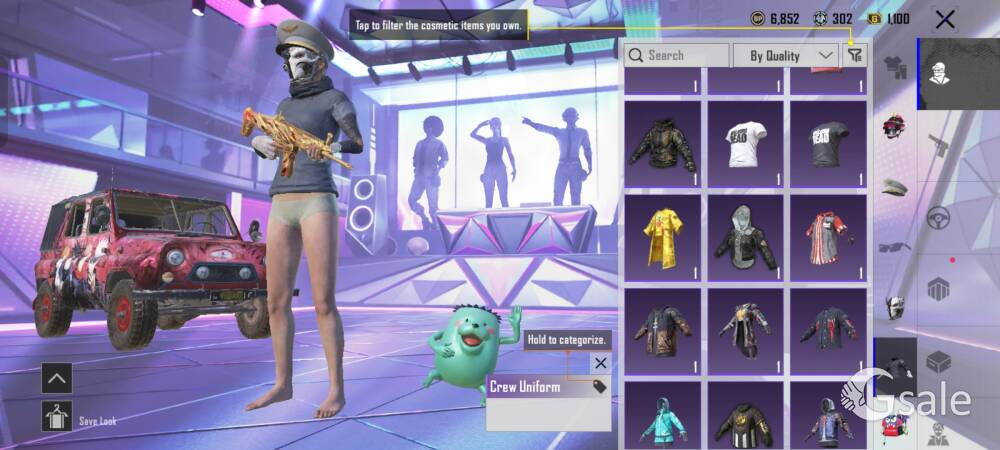Pick the red and white striped shirt
1000x450 pixels.
[827, 238]
